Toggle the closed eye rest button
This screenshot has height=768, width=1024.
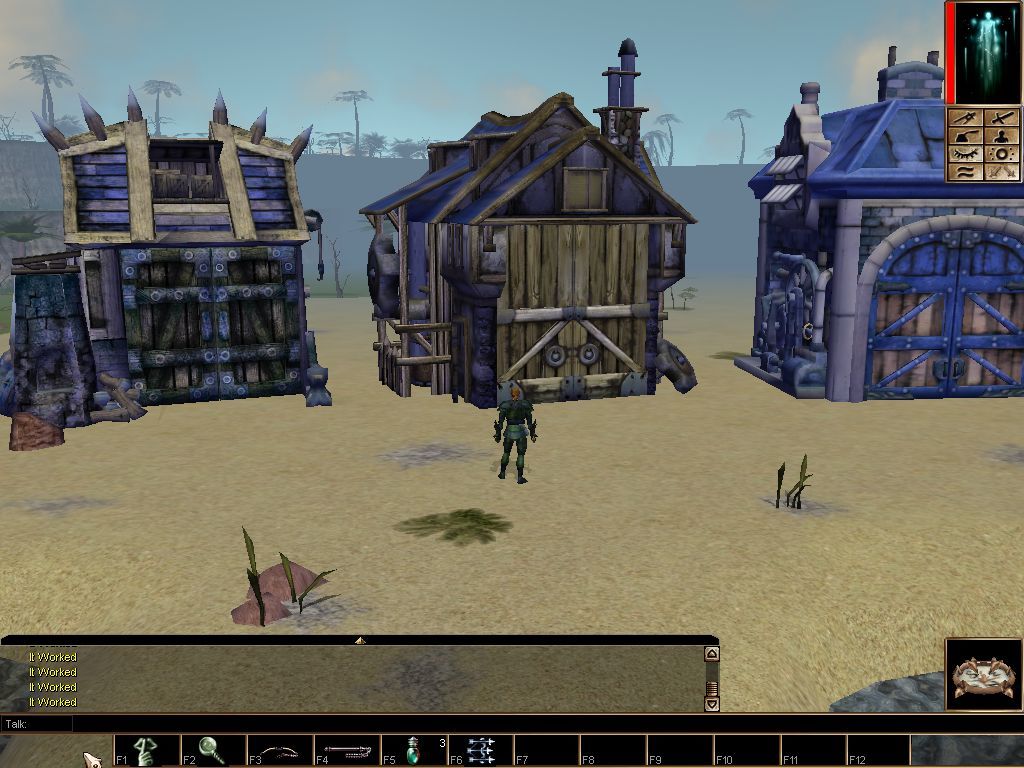[966, 154]
